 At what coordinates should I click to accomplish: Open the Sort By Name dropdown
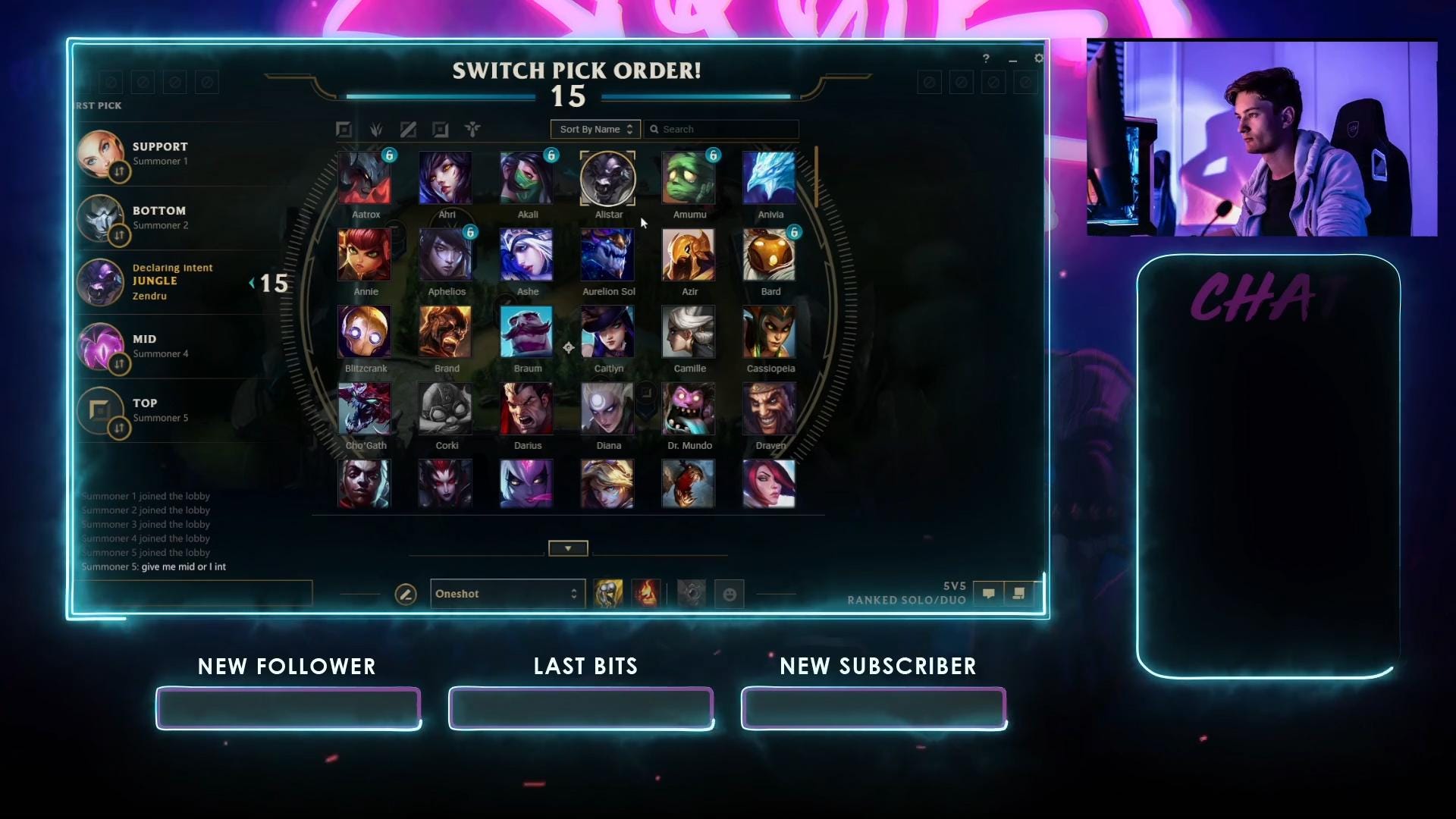(x=595, y=129)
